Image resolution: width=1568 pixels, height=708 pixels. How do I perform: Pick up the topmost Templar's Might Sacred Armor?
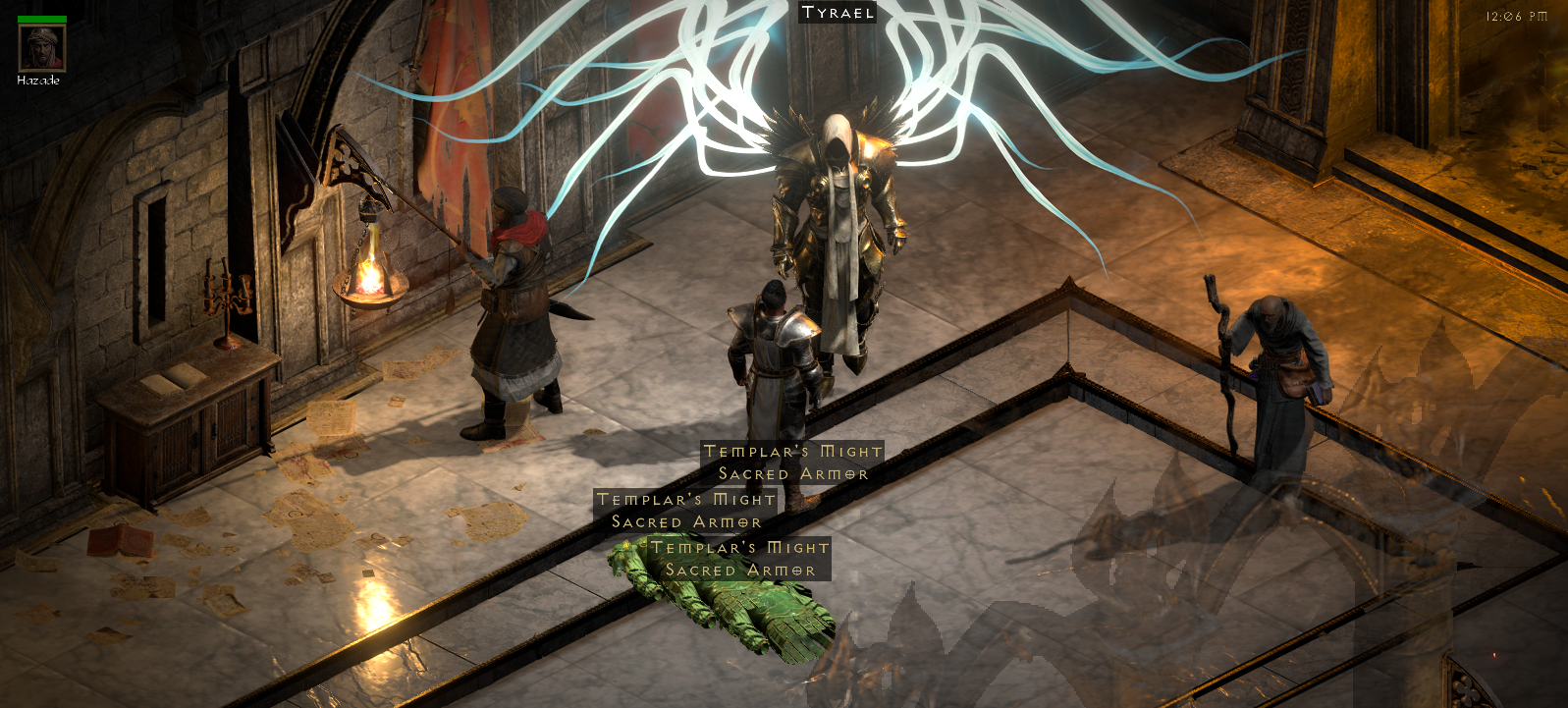point(790,462)
